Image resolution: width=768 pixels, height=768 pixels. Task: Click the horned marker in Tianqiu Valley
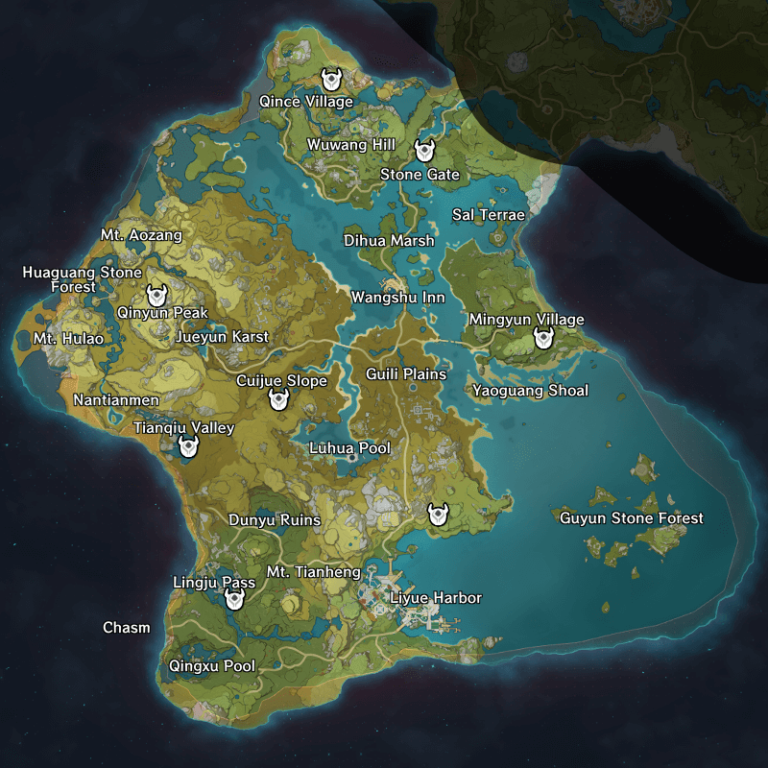tap(187, 446)
